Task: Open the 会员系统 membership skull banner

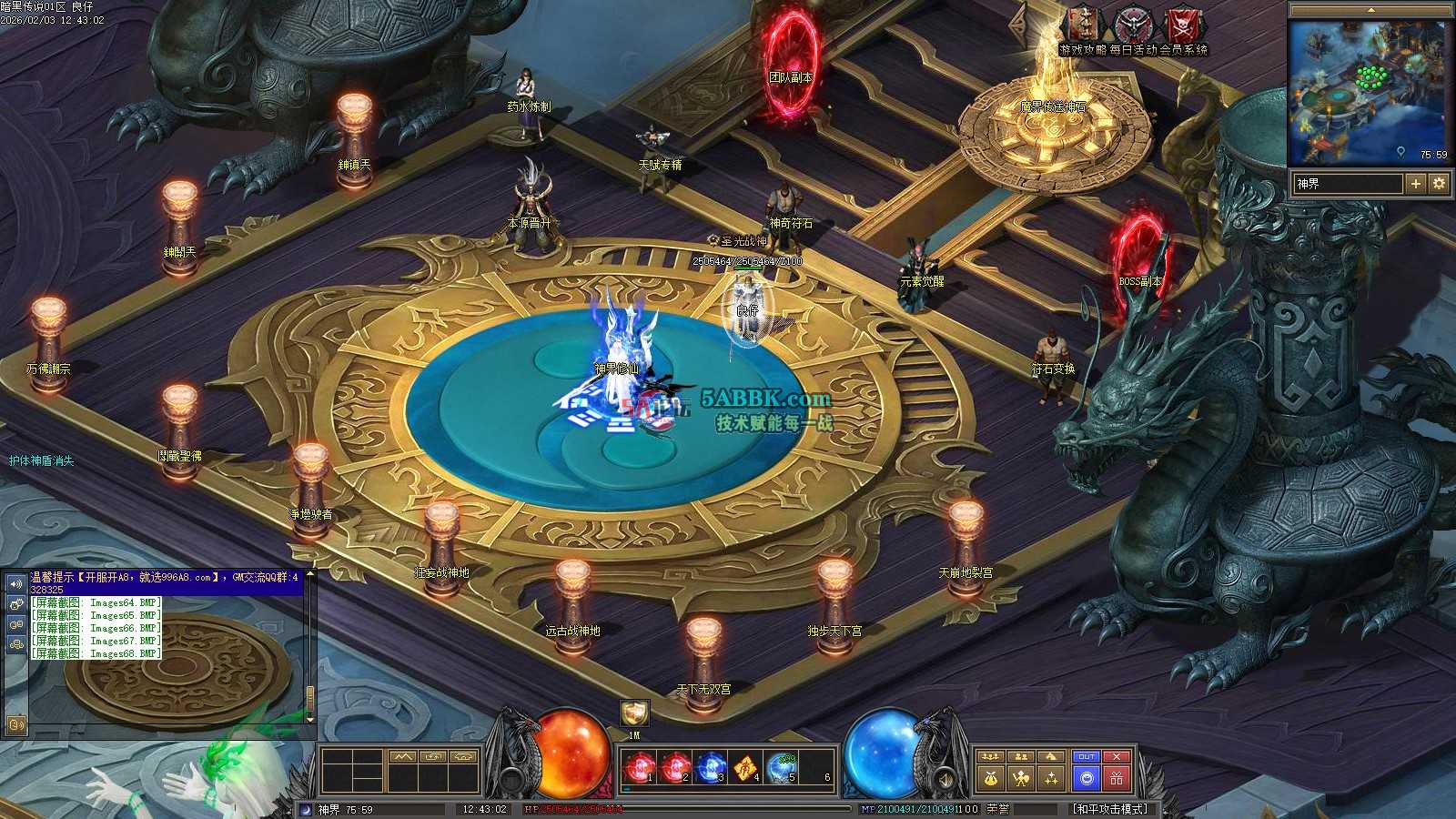Action: coord(1185,25)
